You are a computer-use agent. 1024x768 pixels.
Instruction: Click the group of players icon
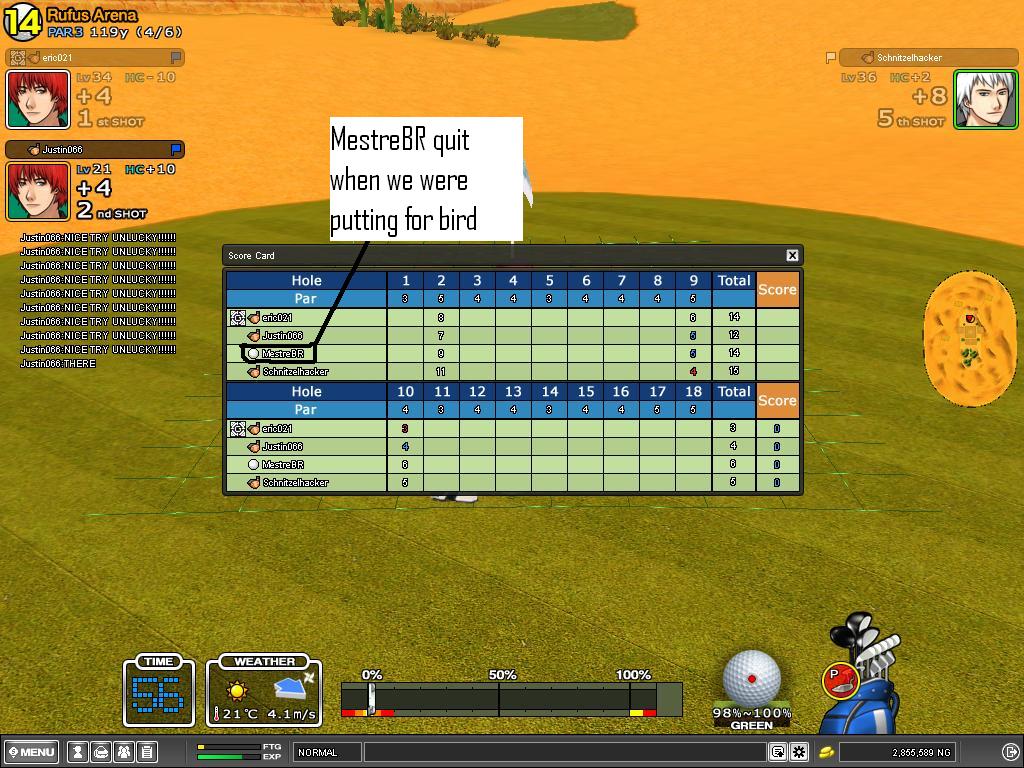coord(124,752)
